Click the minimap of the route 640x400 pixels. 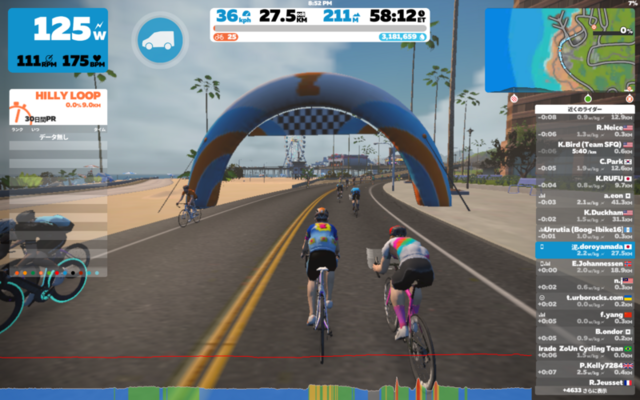coord(573,47)
